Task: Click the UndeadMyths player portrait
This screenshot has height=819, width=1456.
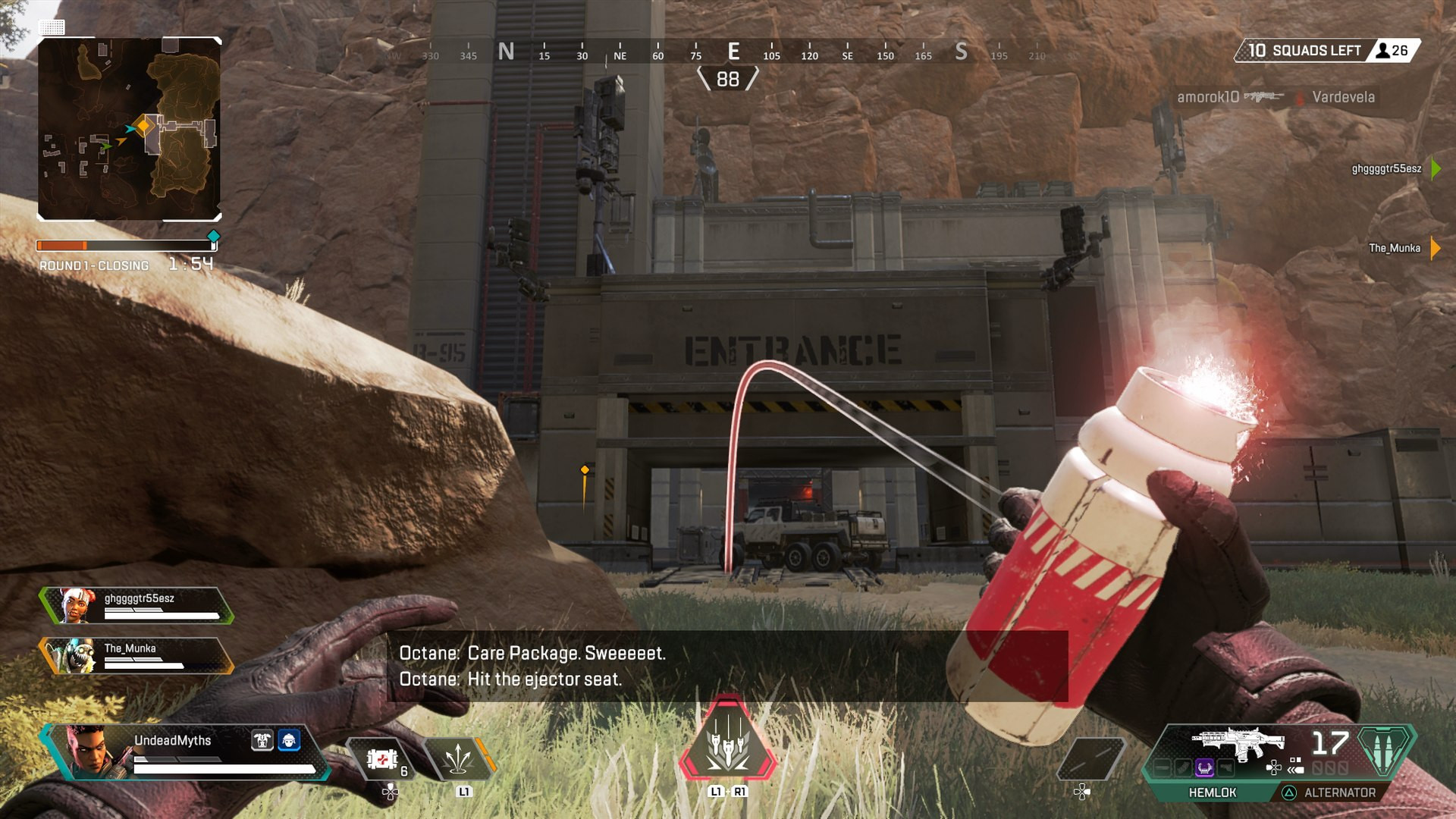Action: [91, 751]
